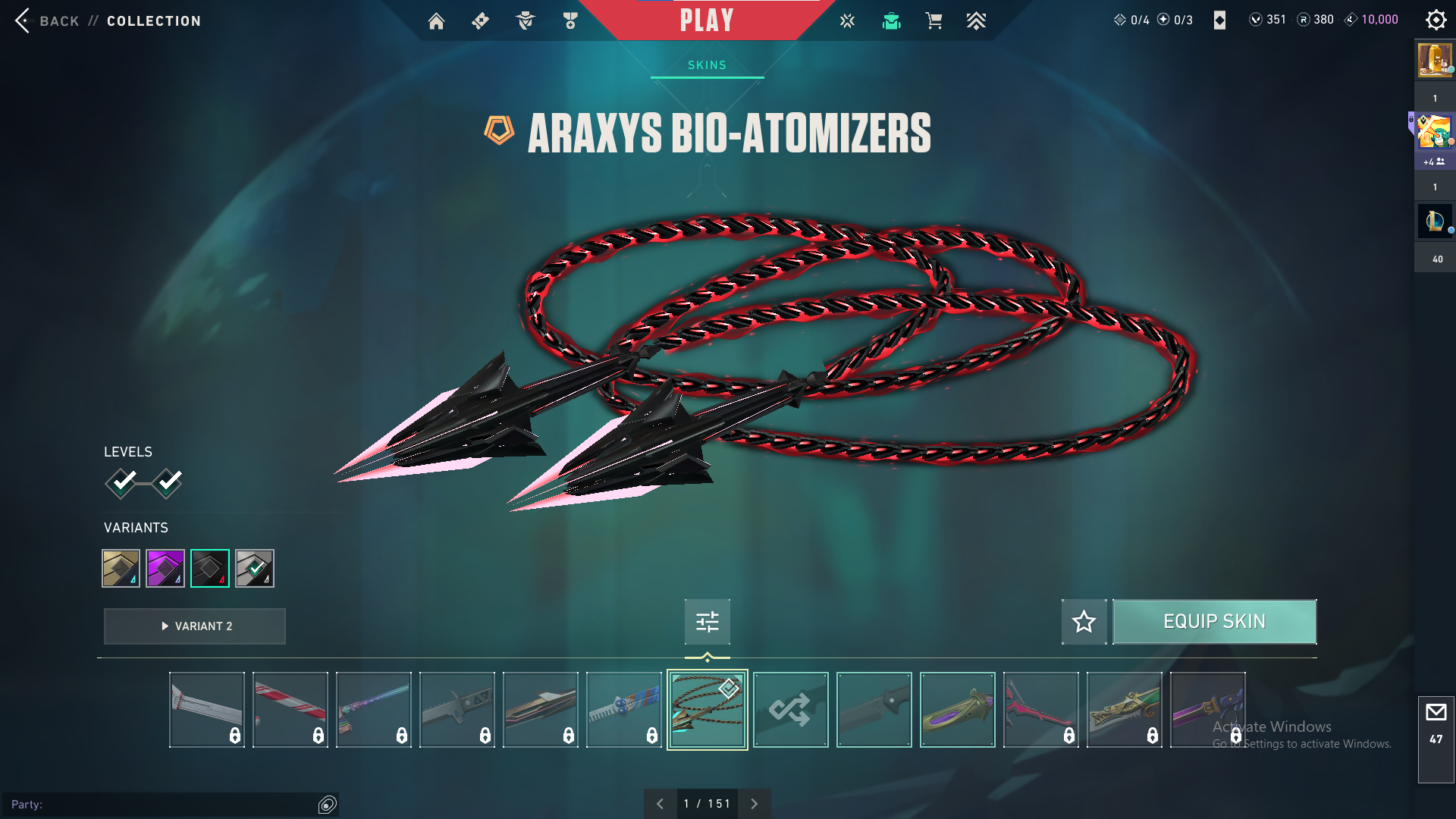Open the store cart icon
The image size is (1456, 819).
point(934,21)
